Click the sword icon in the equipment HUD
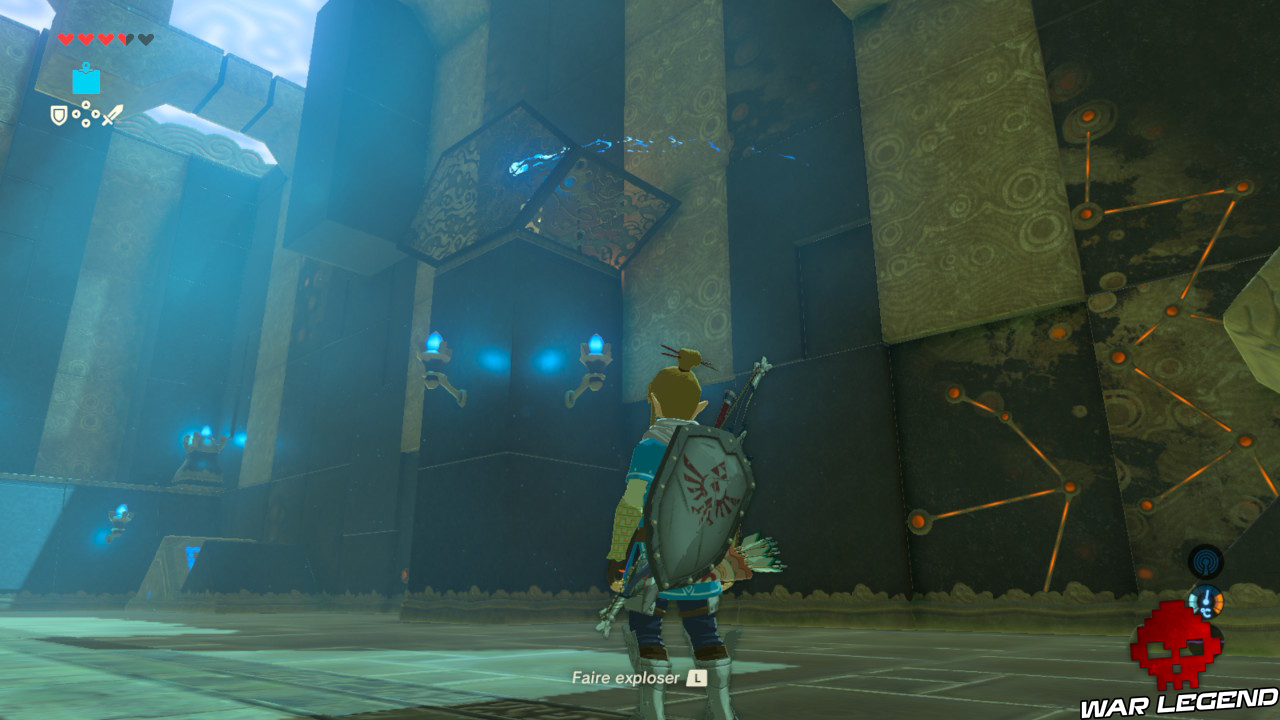The width and height of the screenshot is (1280, 720). [x=112, y=115]
